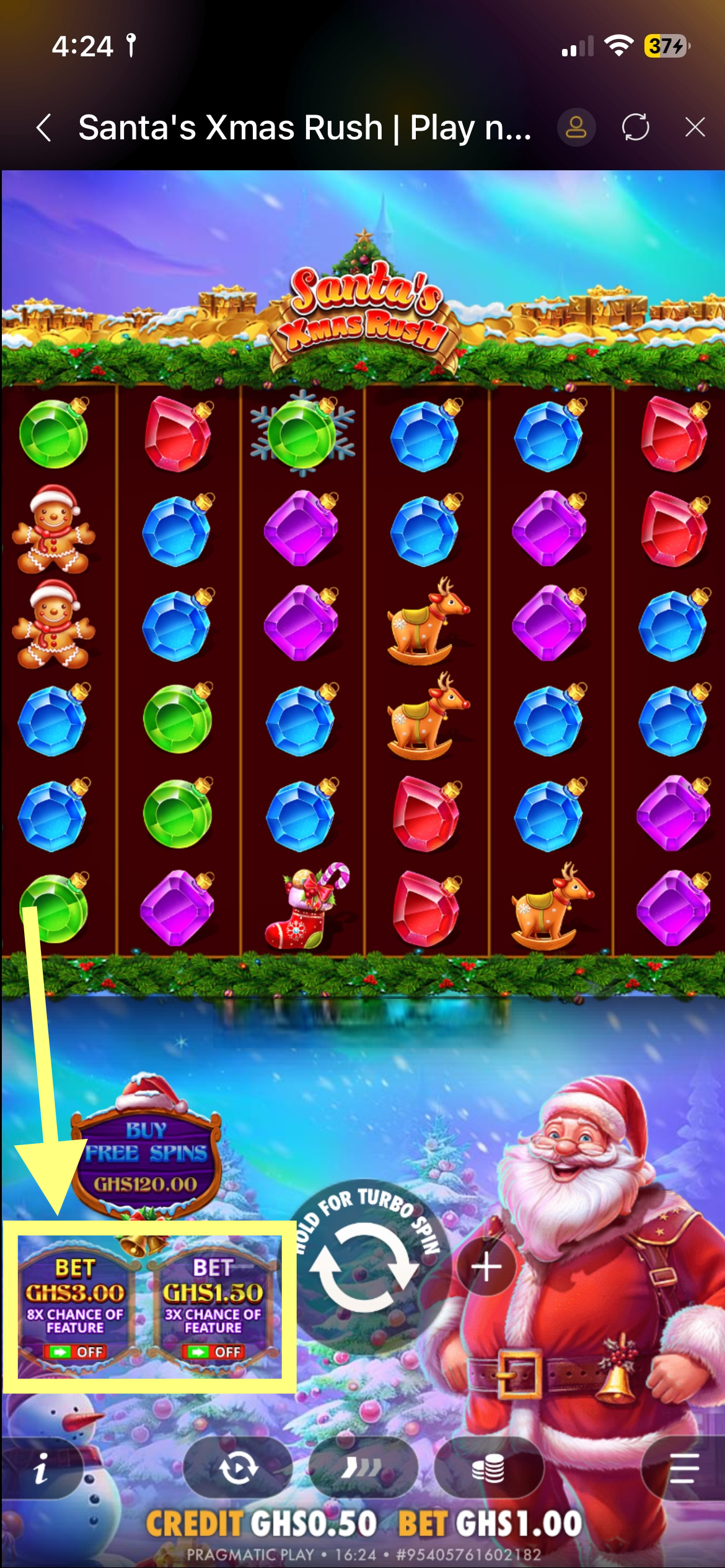Open the autoplay settings
The image size is (725, 1568).
(238, 1469)
